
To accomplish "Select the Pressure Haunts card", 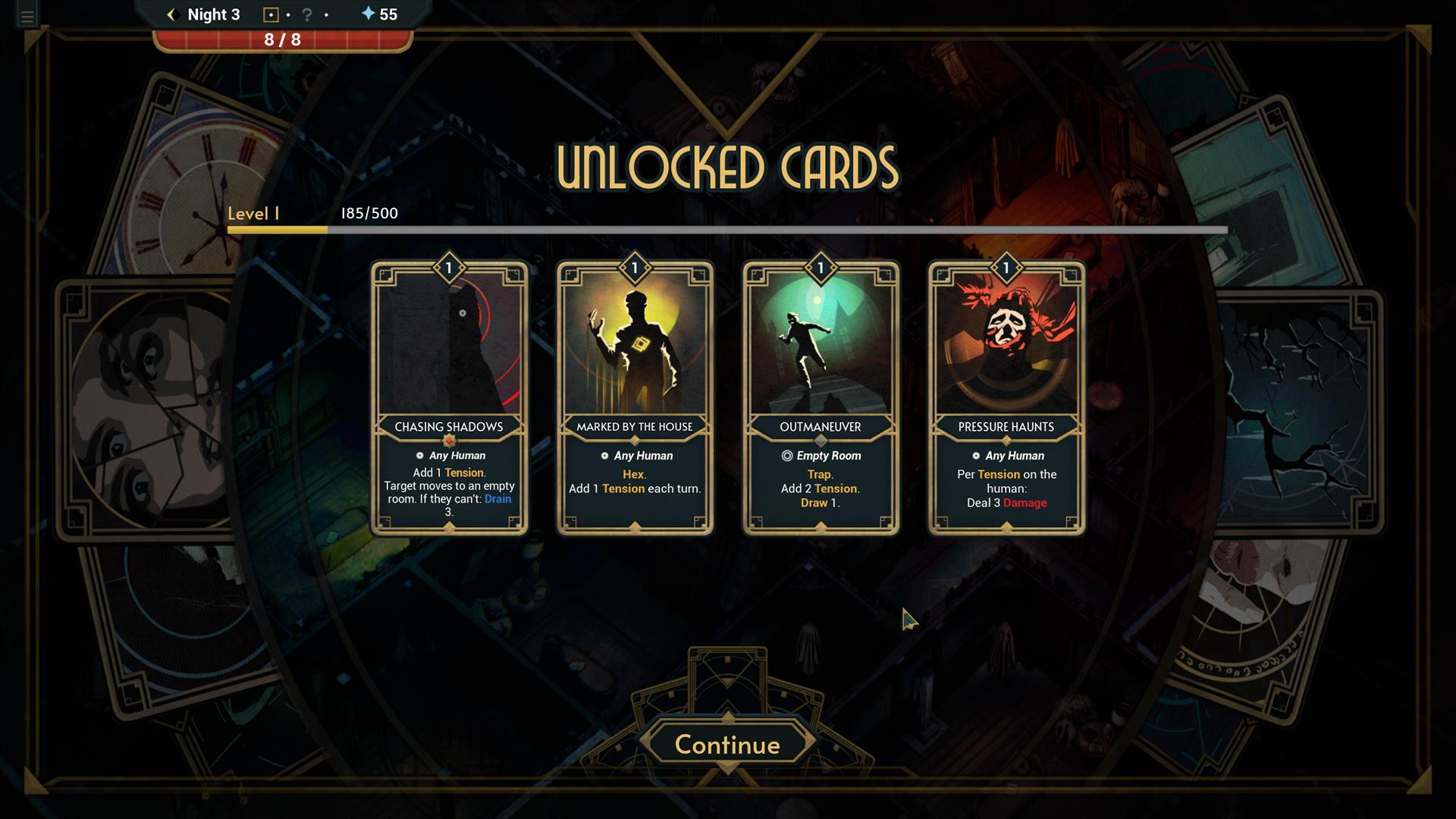I will click(1006, 398).
